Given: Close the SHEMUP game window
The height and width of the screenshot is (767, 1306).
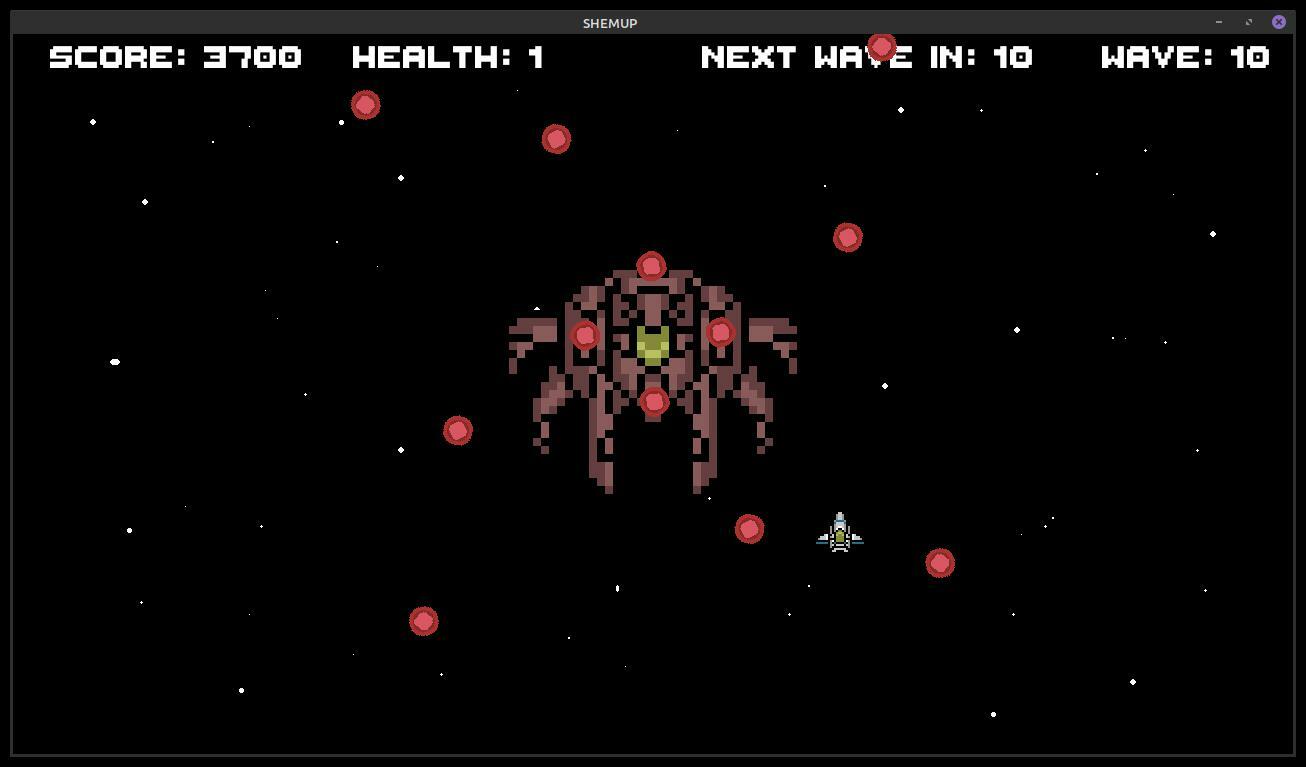Looking at the screenshot, I should click(x=1279, y=21).
